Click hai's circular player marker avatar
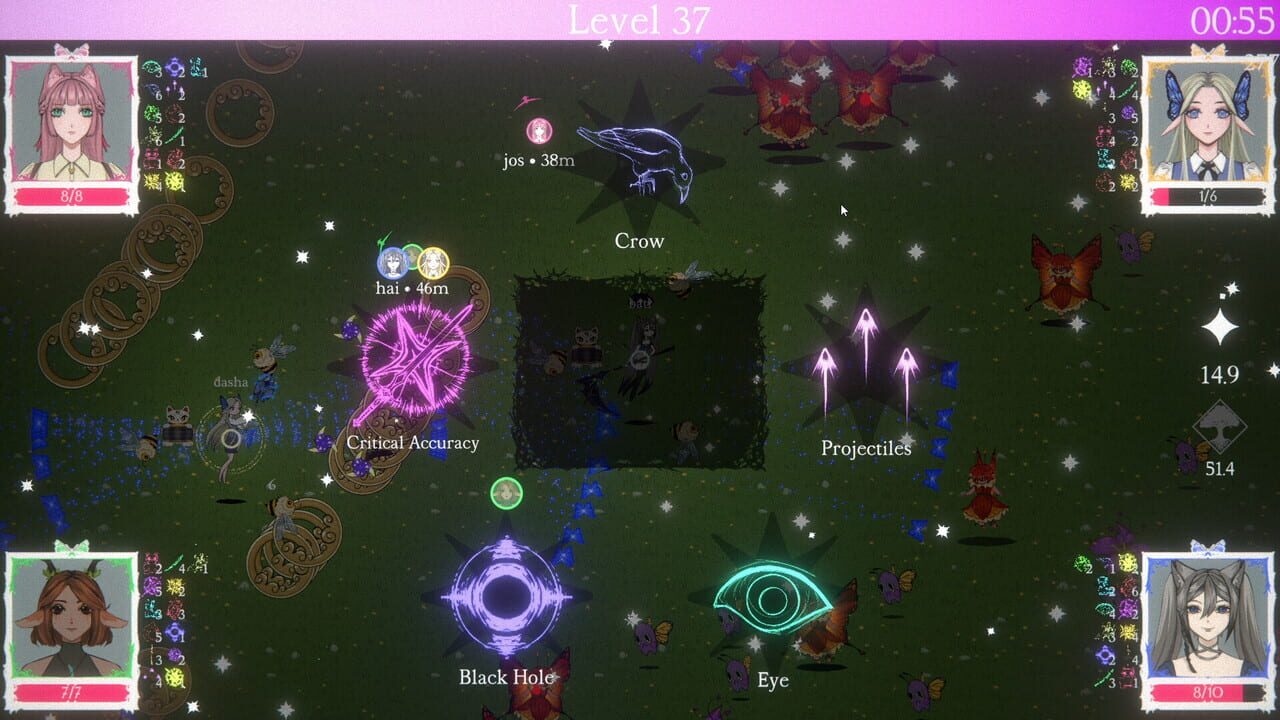This screenshot has width=1280, height=720. [x=392, y=262]
